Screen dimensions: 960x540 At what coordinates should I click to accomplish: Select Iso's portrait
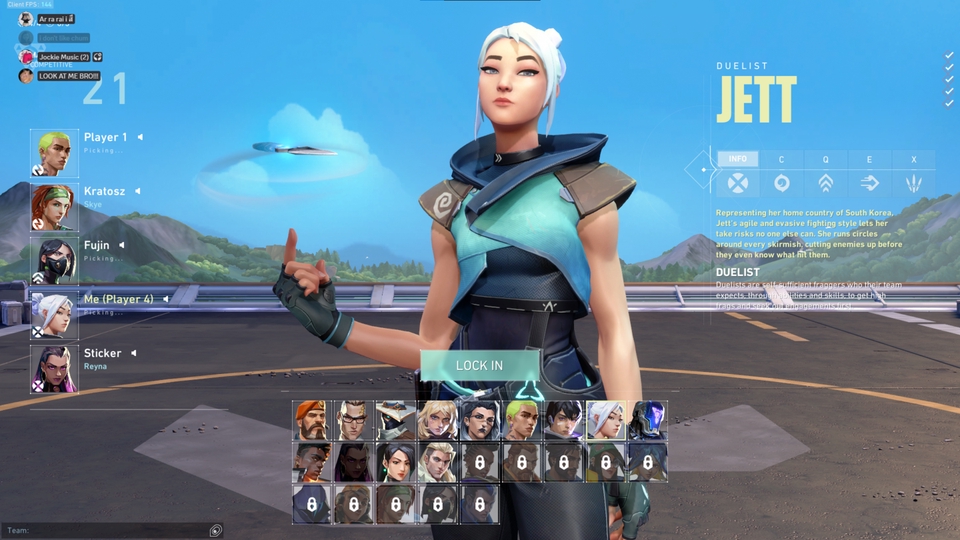coord(562,421)
